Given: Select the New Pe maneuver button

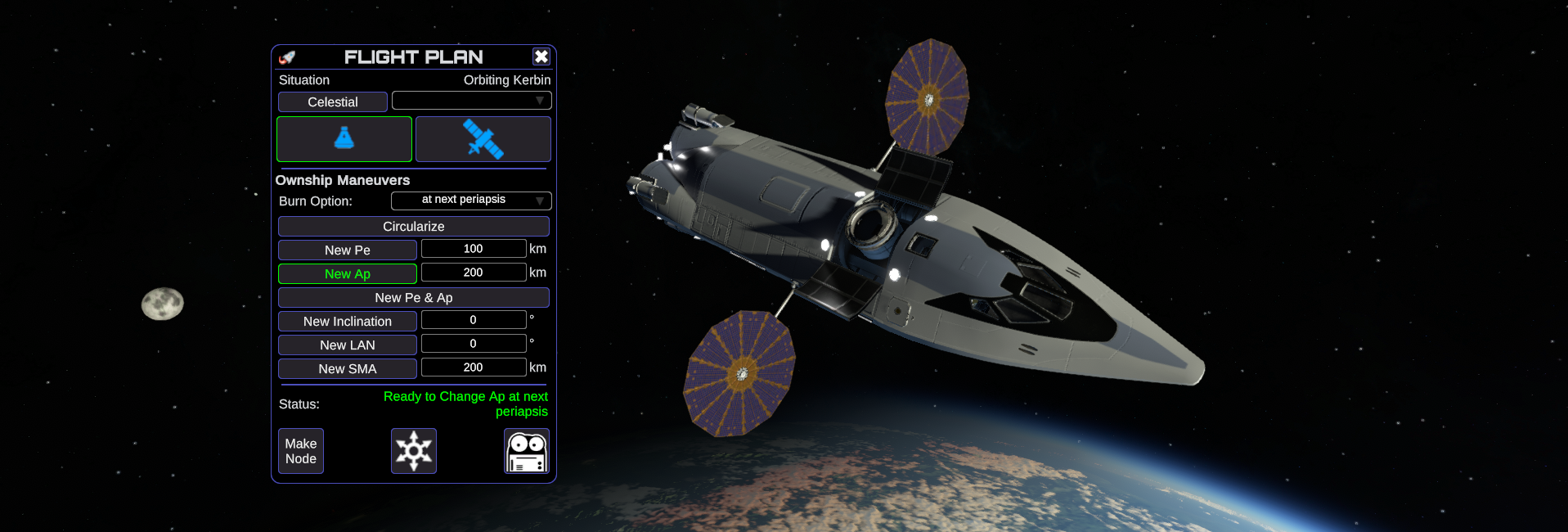Looking at the screenshot, I should click(x=347, y=250).
